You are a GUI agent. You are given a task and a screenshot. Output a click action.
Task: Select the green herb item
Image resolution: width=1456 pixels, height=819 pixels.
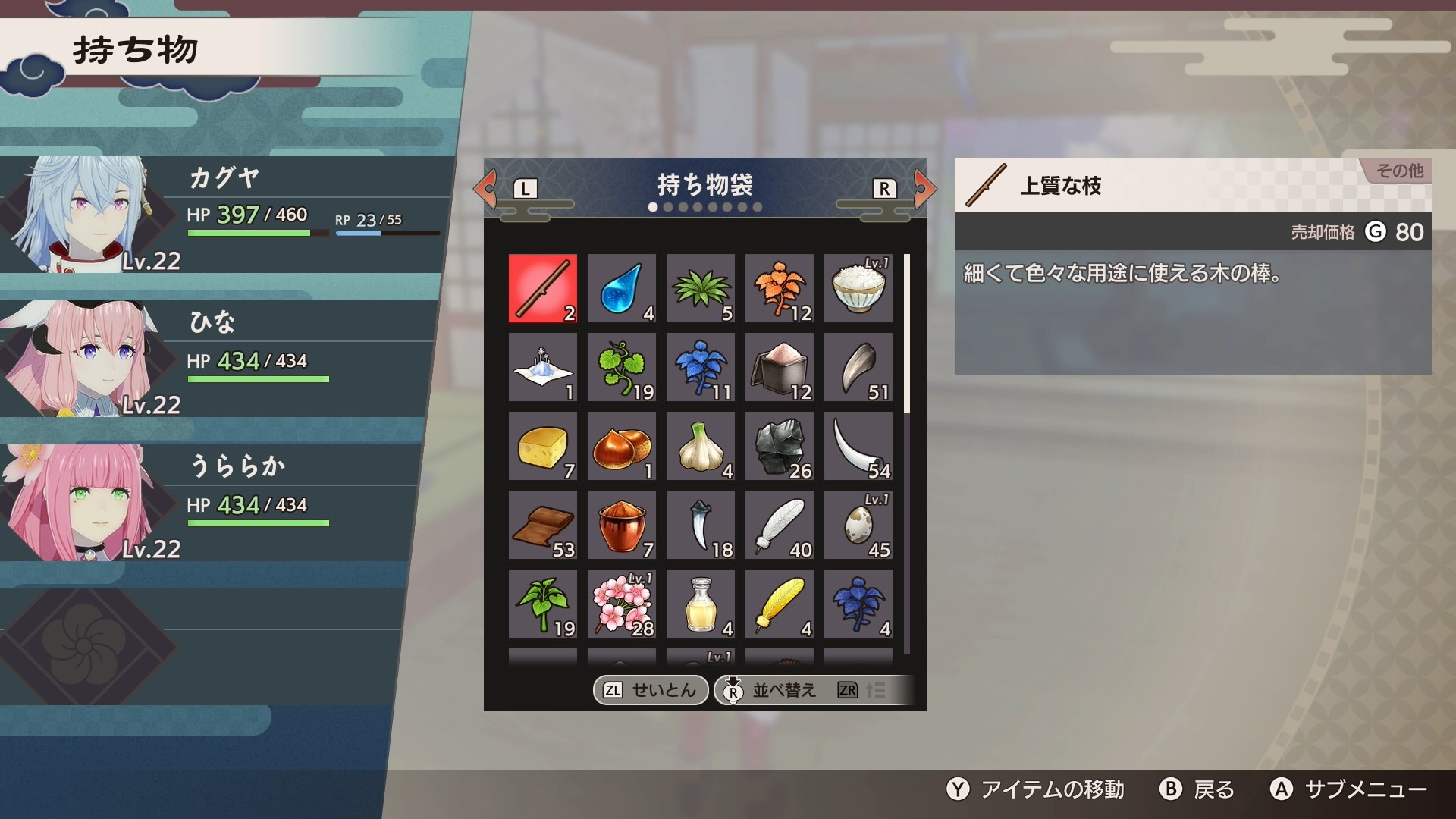tap(700, 288)
